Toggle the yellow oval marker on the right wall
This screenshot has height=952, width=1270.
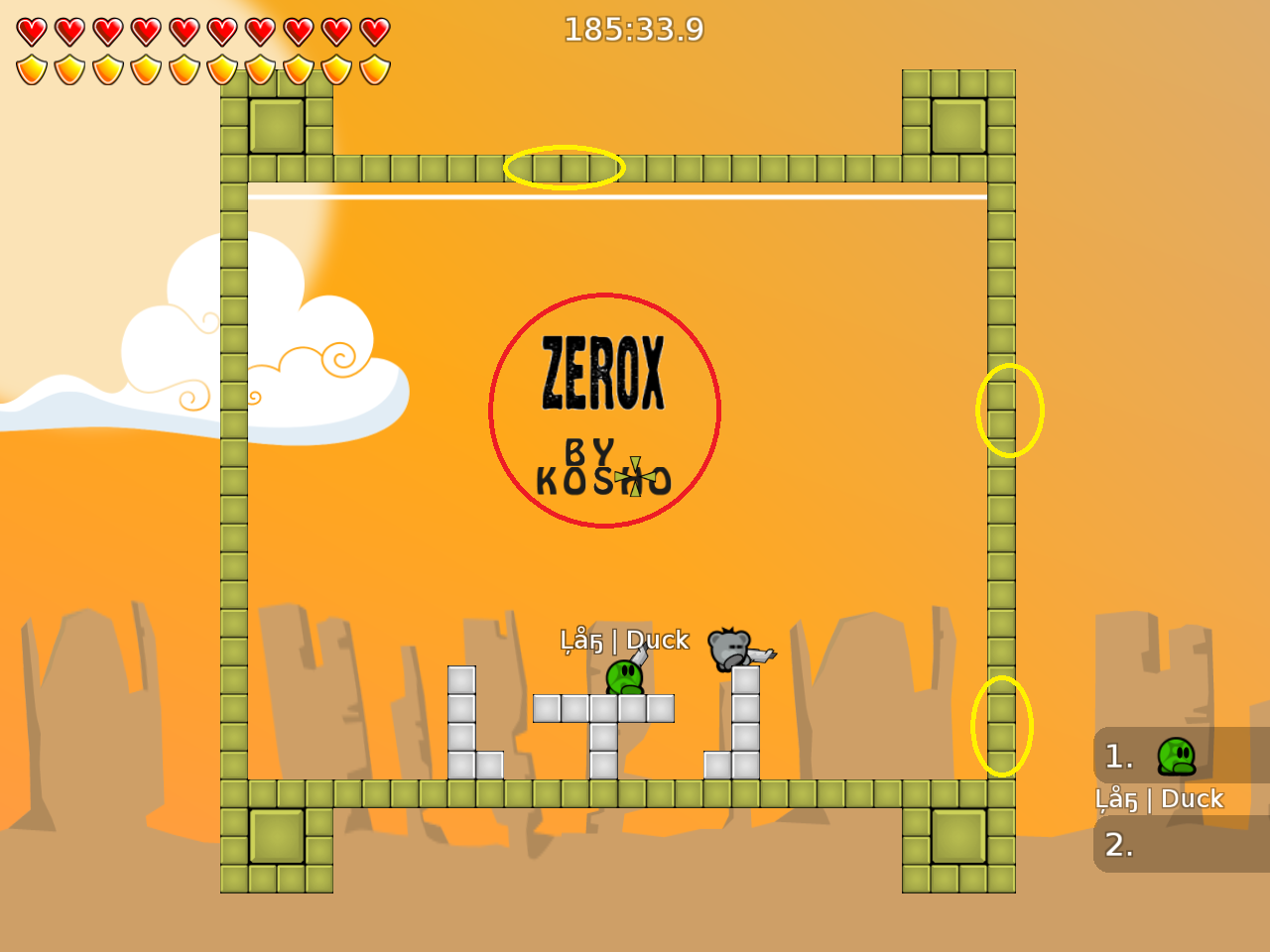click(1010, 411)
